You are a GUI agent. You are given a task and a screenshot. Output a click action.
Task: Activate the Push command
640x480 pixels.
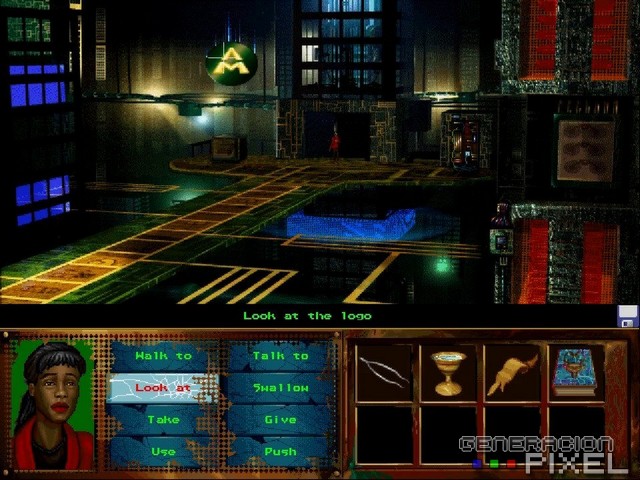coord(280,451)
